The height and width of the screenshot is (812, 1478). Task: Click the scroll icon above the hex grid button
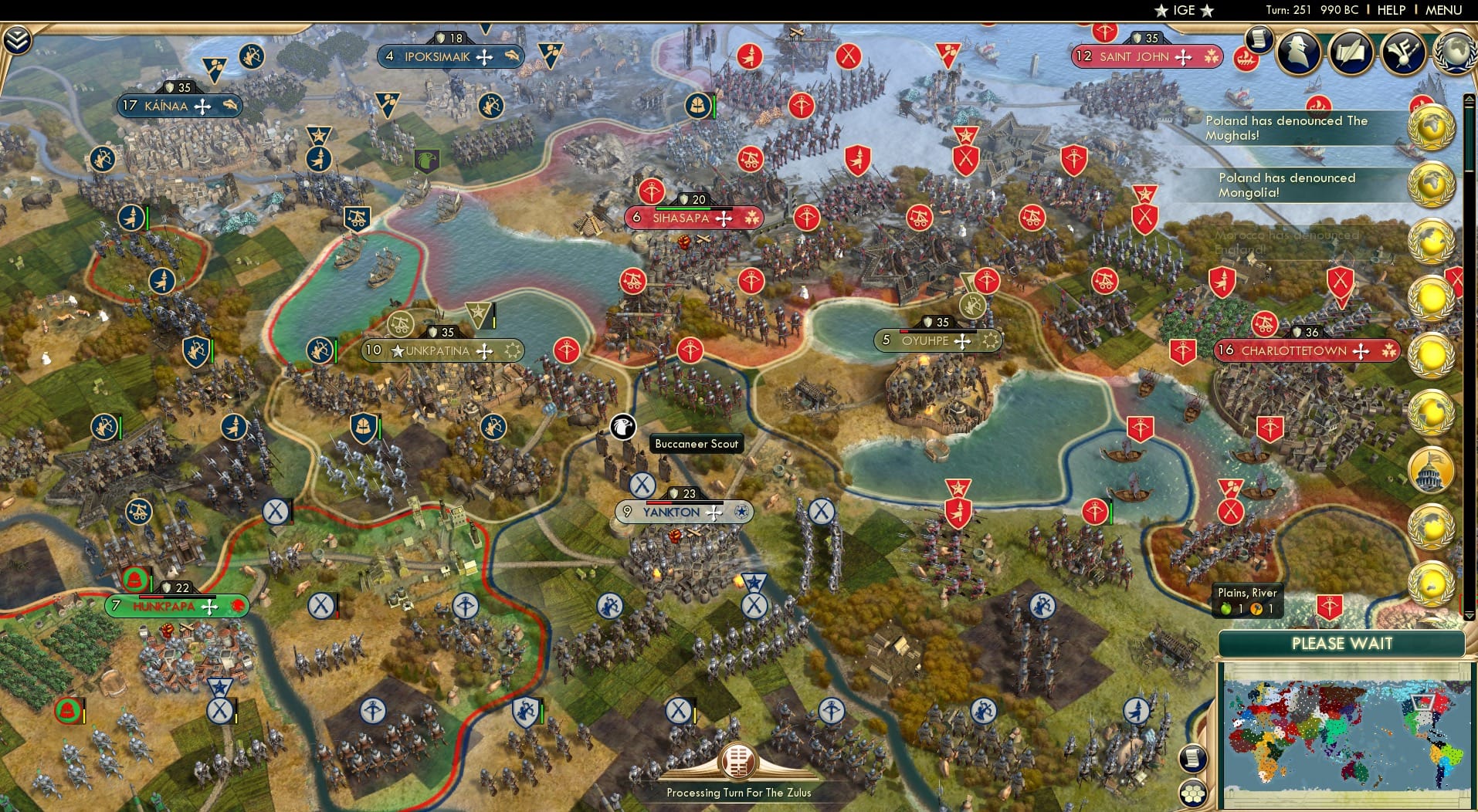tap(1192, 757)
